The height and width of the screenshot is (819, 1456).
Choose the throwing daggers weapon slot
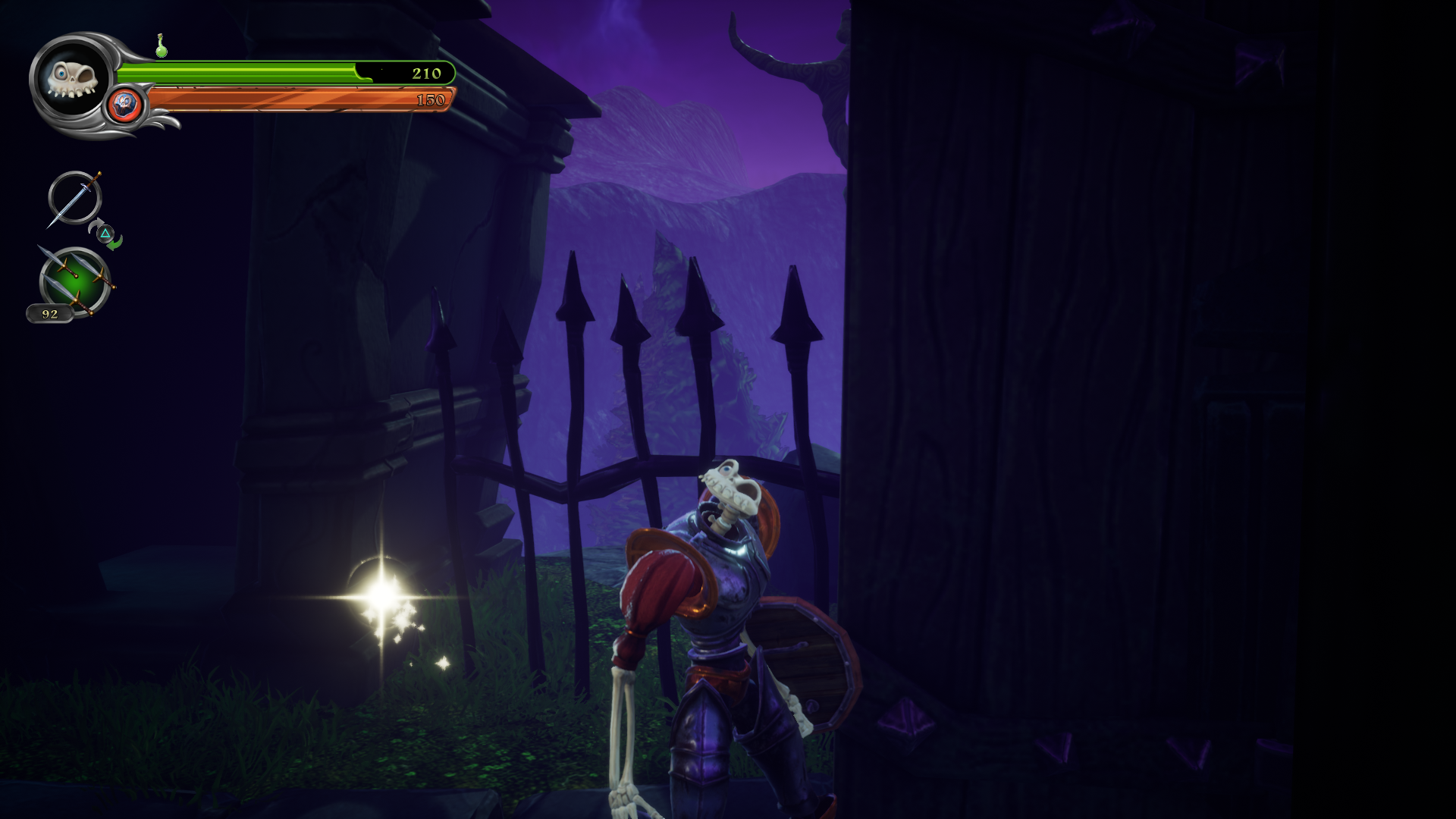coord(75,280)
